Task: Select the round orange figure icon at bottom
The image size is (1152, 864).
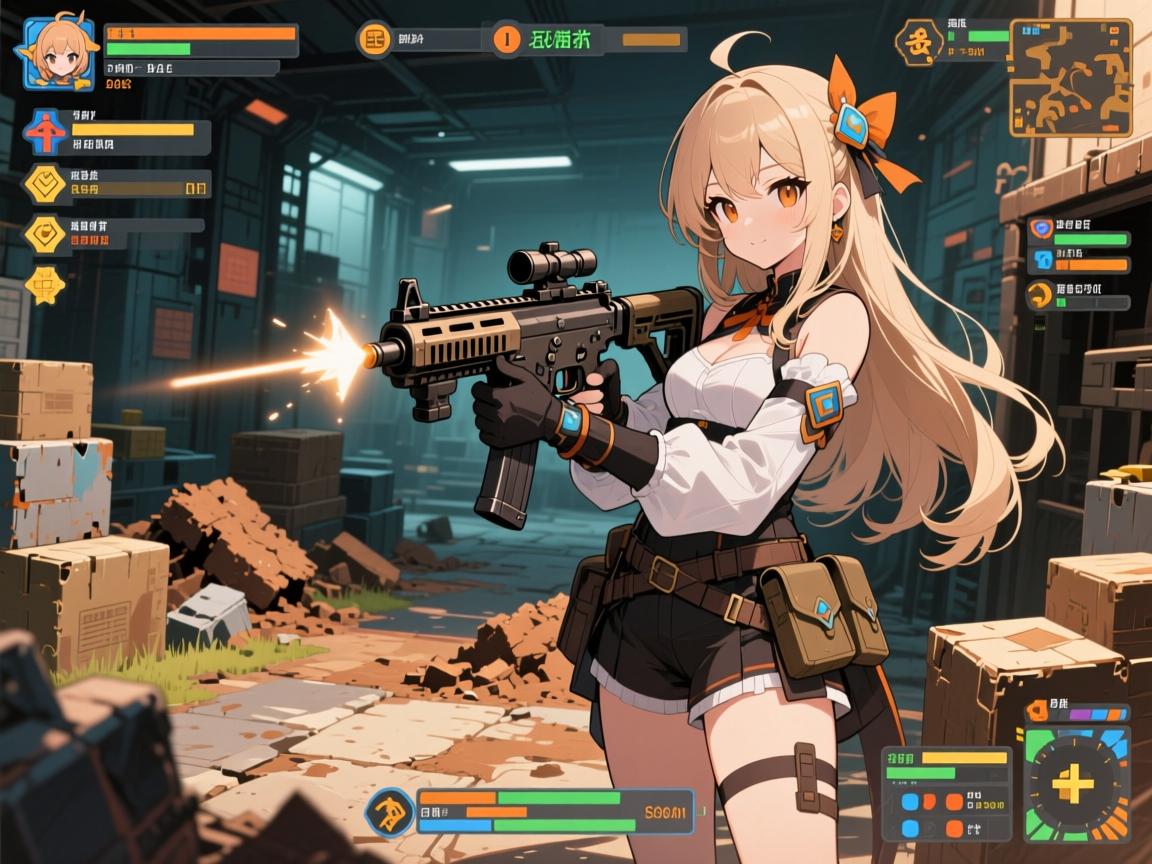Action: click(x=391, y=810)
